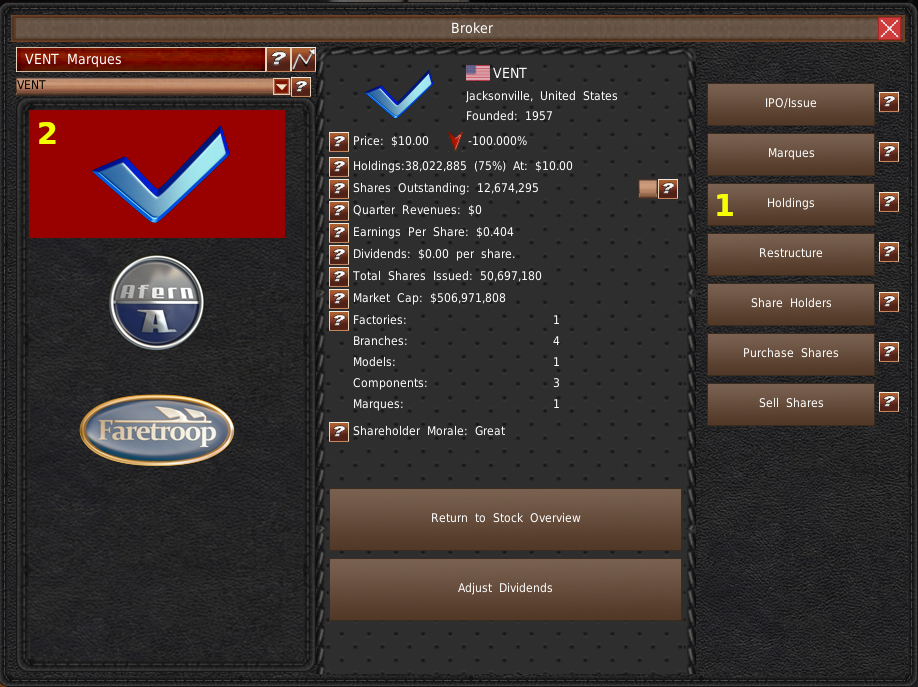Expand the VENT company dropdown
Screen dimensions: 918x687
tap(281, 87)
